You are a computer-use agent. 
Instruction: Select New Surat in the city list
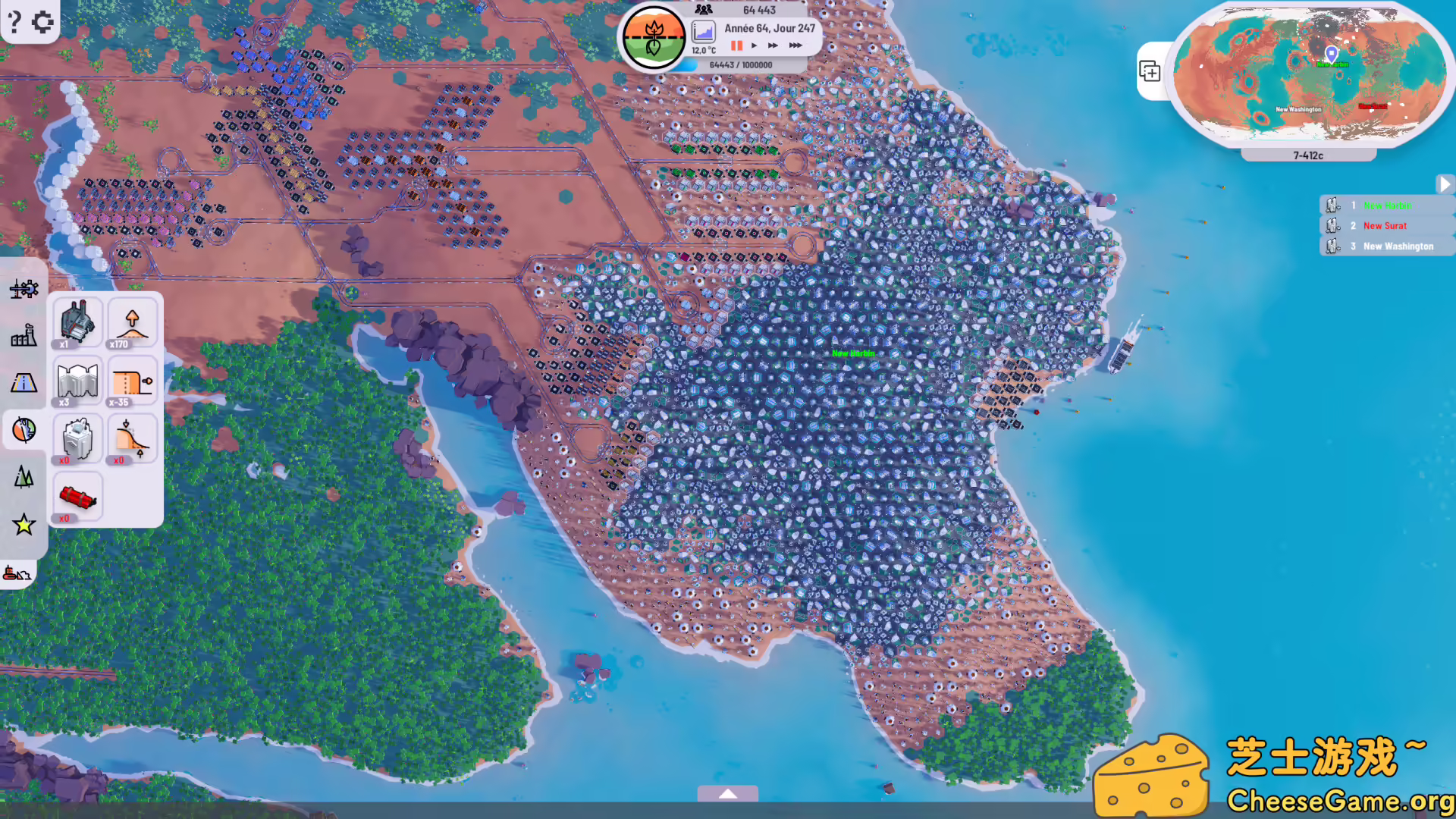[1385, 225]
